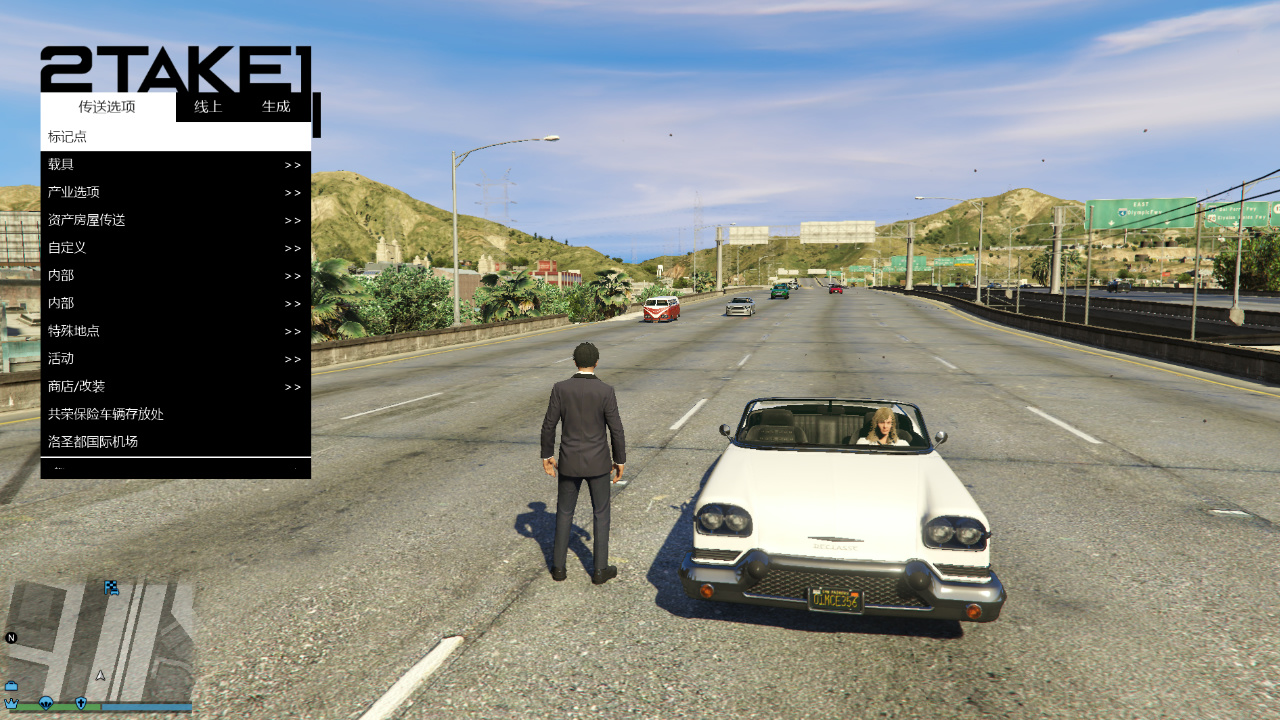Open the 载具 submenu
1280x720 pixels.
175,165
